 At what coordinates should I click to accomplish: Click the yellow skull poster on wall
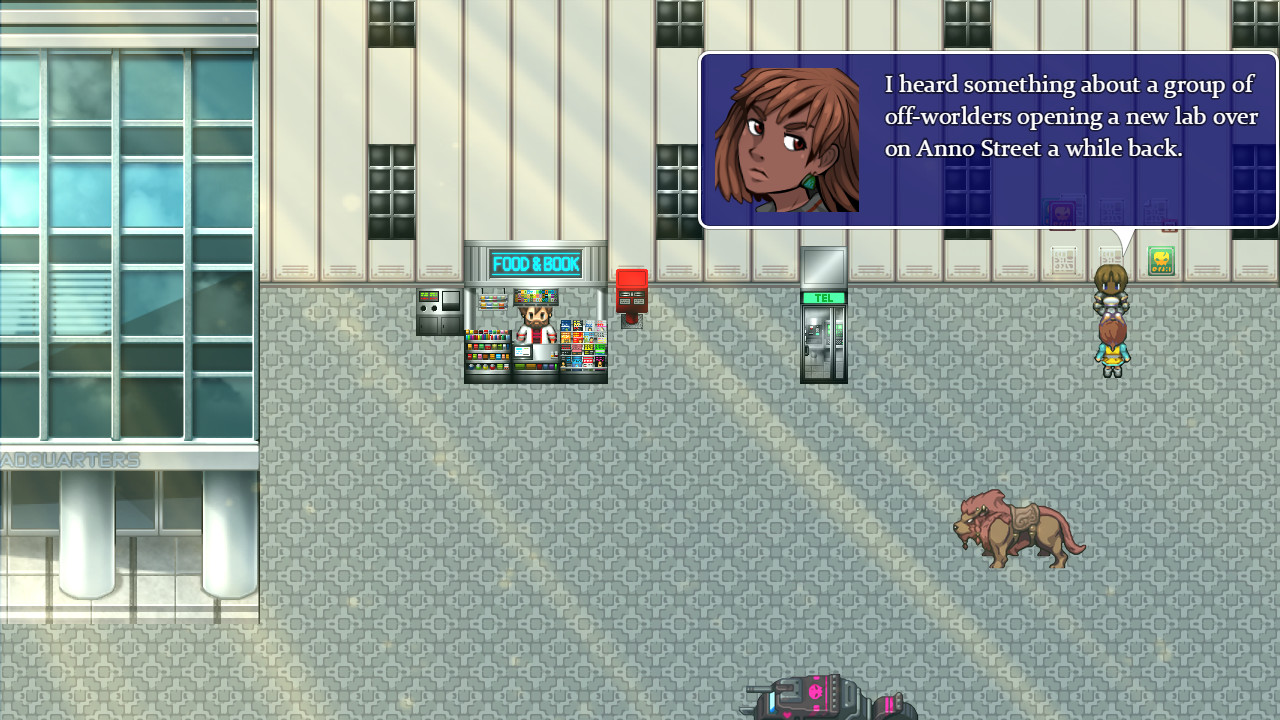point(1161,260)
